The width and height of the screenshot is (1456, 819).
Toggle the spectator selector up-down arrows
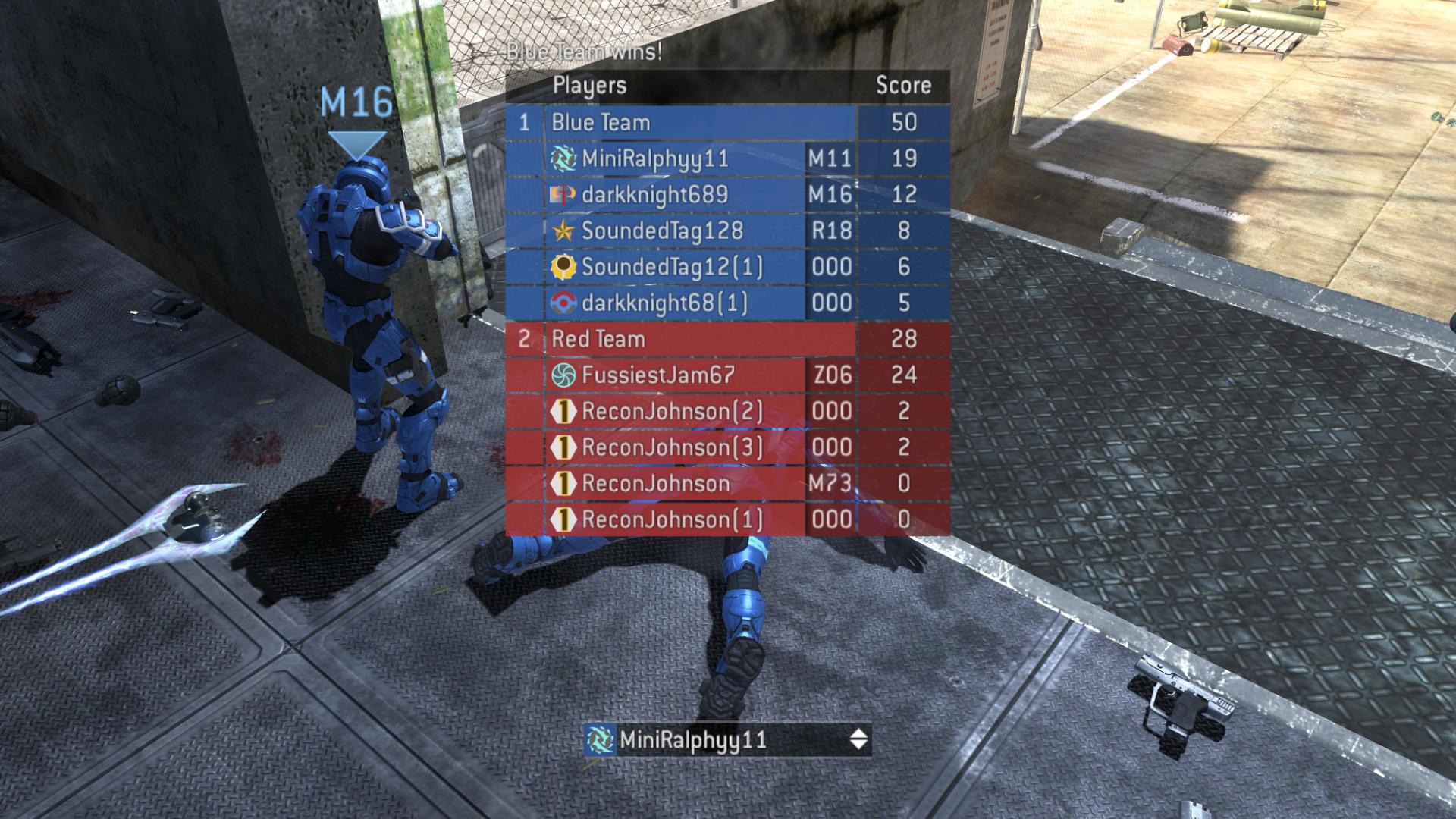(x=858, y=739)
